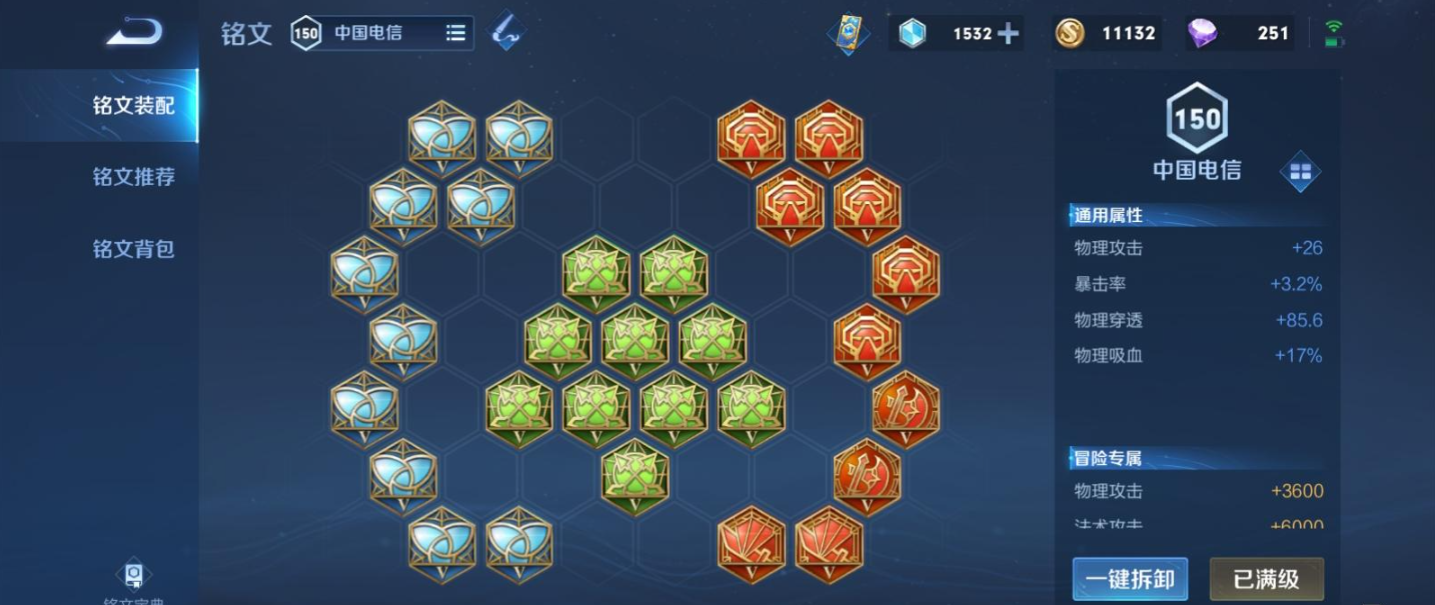Click the gold coin currency icon
Image resolution: width=1435 pixels, height=605 pixels.
(x=1069, y=33)
